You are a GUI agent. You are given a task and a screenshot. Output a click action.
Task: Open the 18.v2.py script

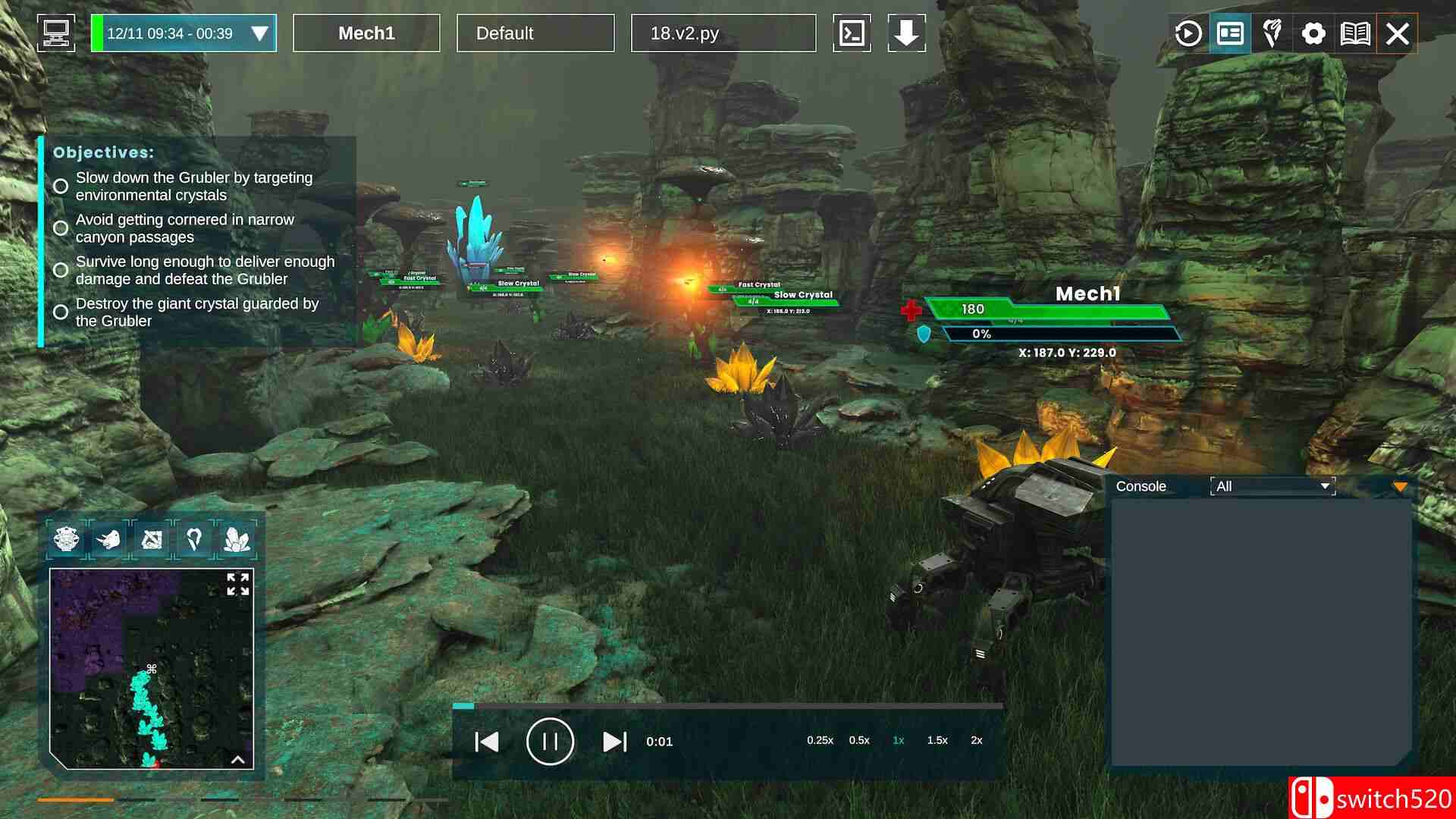(723, 33)
